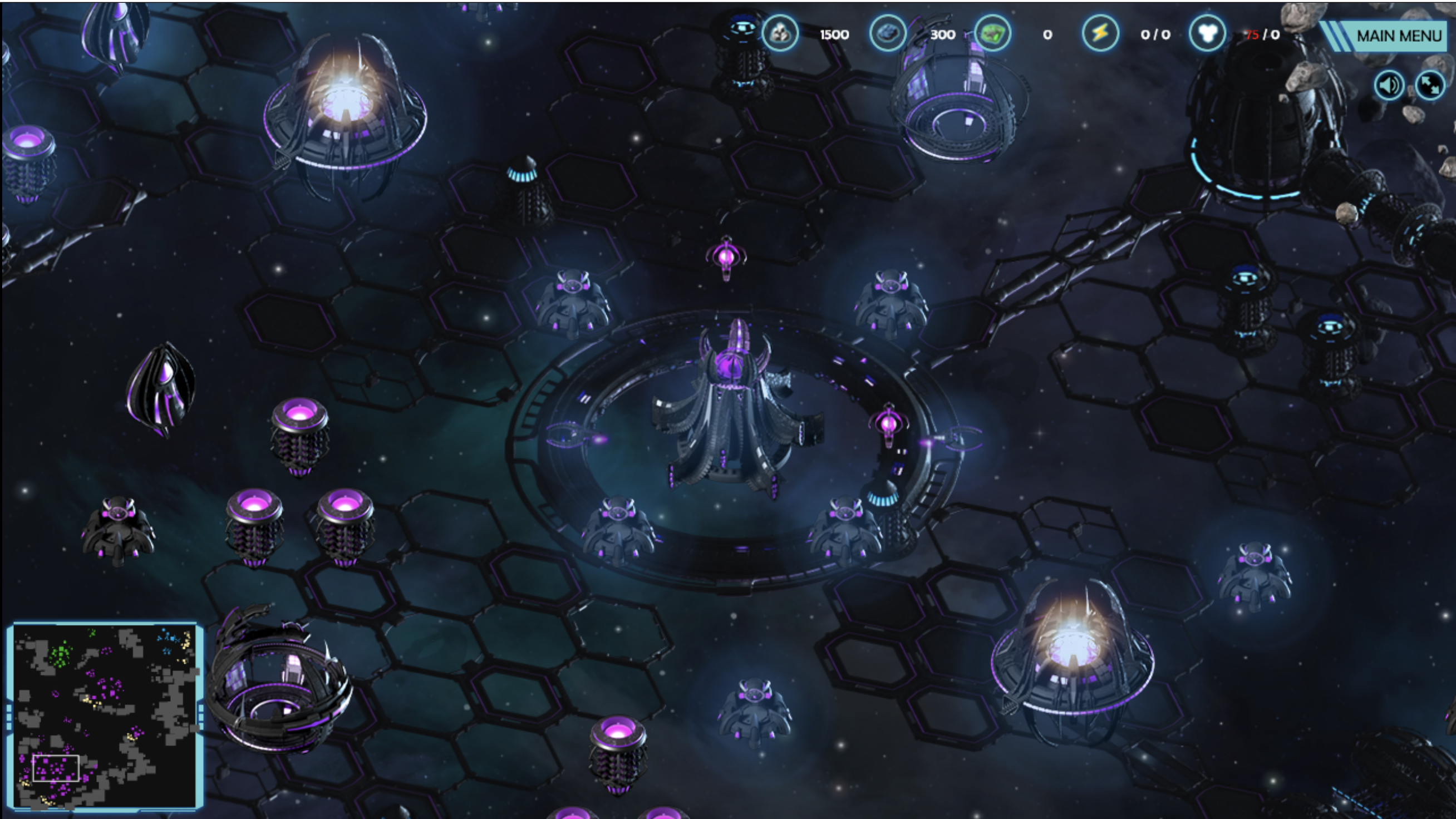Open the Main Menu
Viewport: 1456px width, 819px height.
point(1397,36)
